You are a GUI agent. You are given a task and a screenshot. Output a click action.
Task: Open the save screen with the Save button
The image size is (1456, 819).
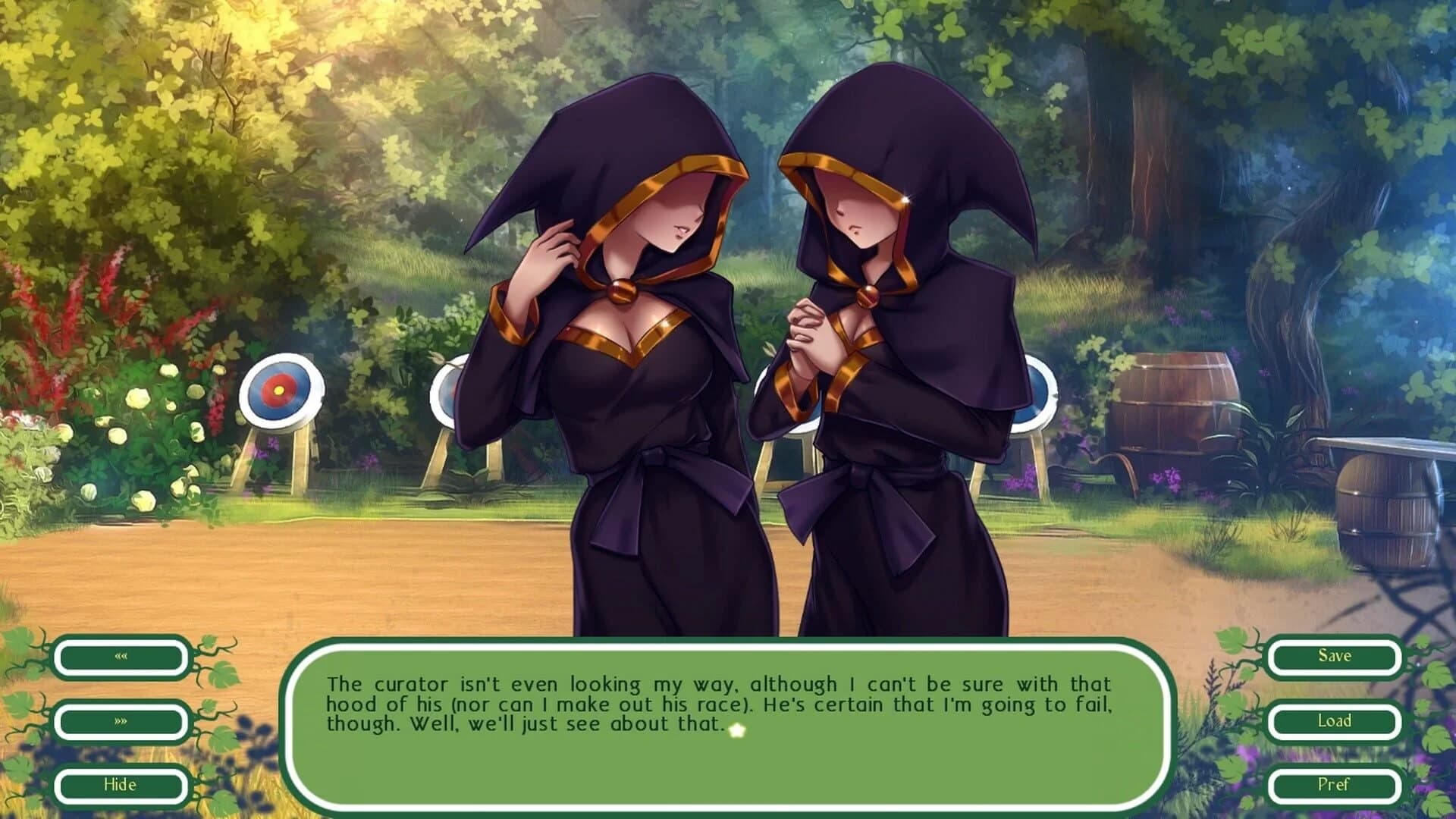pos(1335,657)
